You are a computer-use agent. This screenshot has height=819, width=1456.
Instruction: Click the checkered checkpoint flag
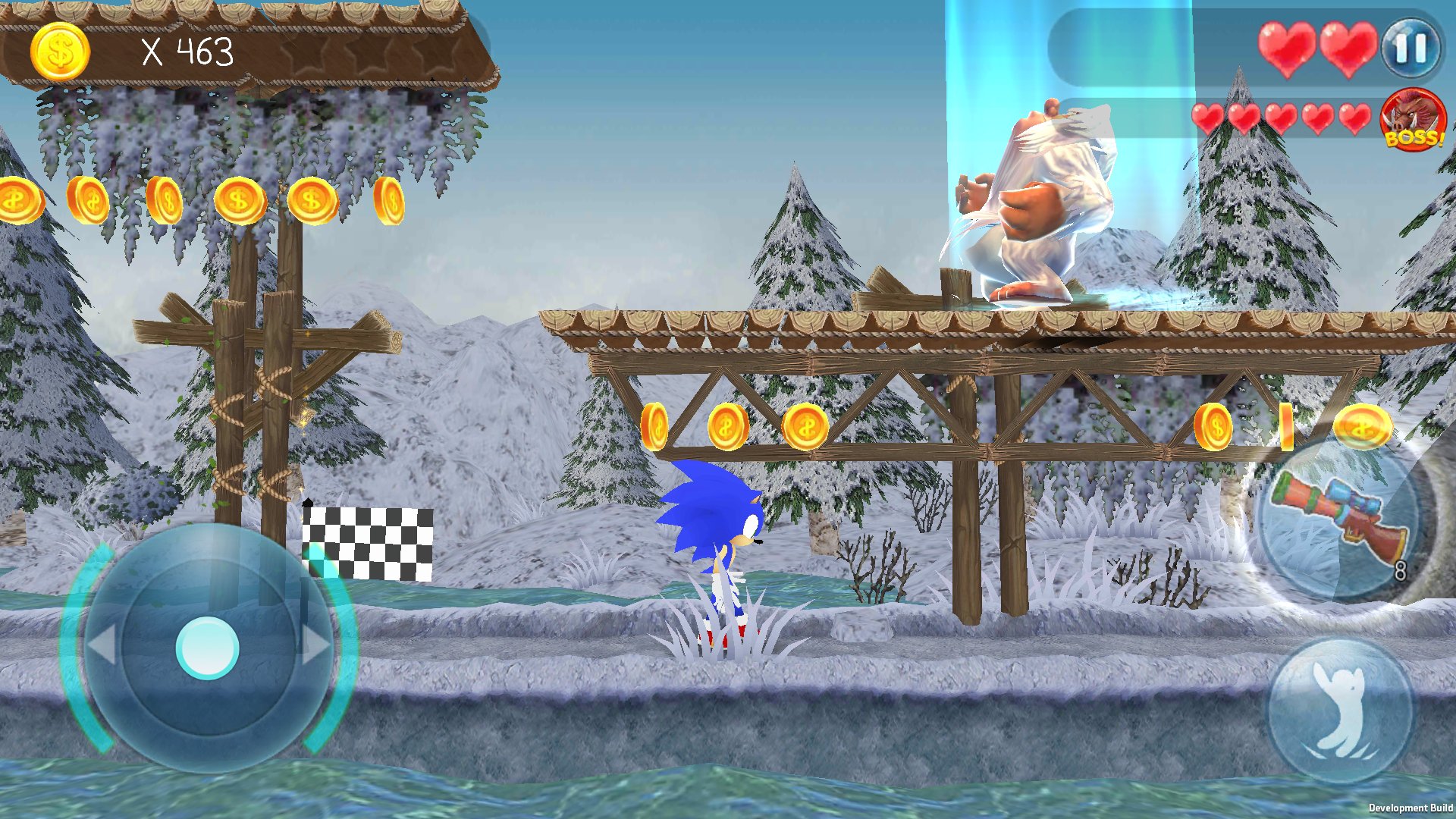pyautogui.click(x=368, y=542)
